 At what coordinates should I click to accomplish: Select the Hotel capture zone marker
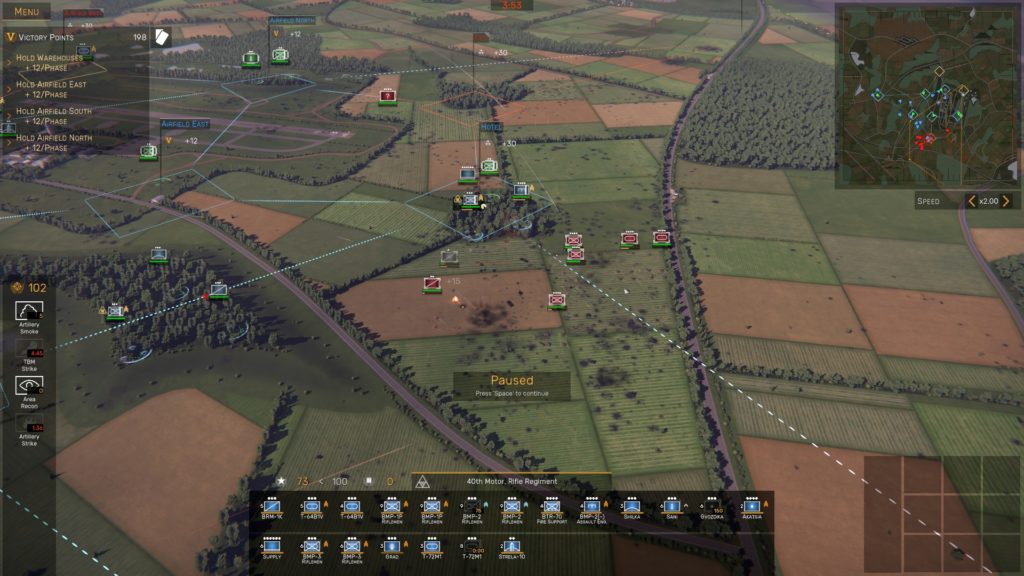click(x=491, y=128)
